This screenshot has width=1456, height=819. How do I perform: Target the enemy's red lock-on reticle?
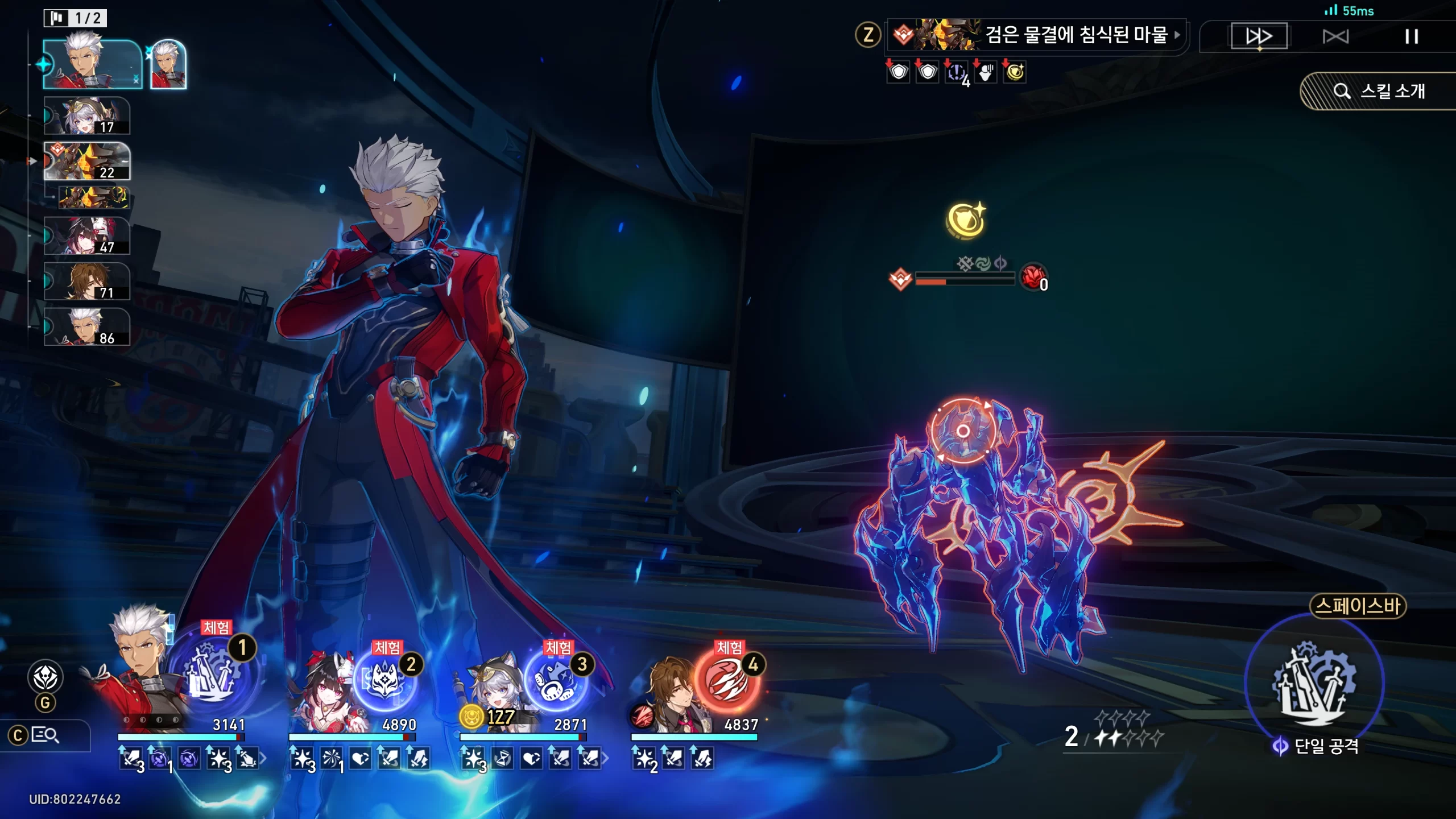tap(963, 431)
